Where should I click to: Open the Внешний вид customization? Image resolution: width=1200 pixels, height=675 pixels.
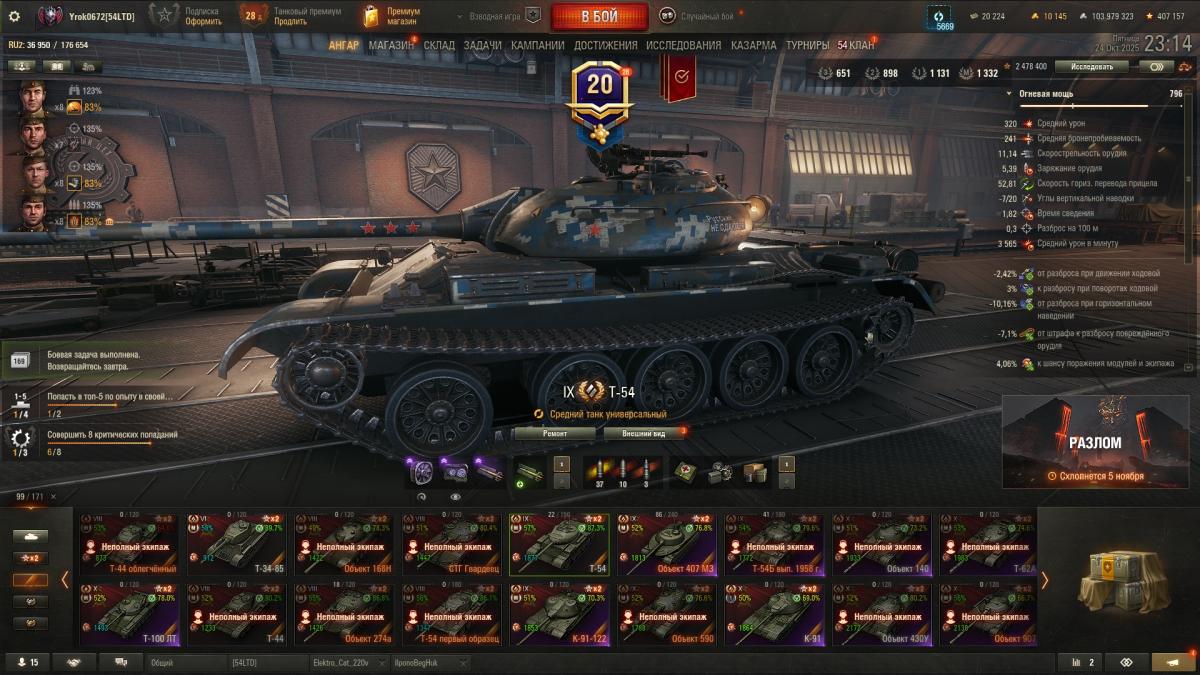coord(644,433)
